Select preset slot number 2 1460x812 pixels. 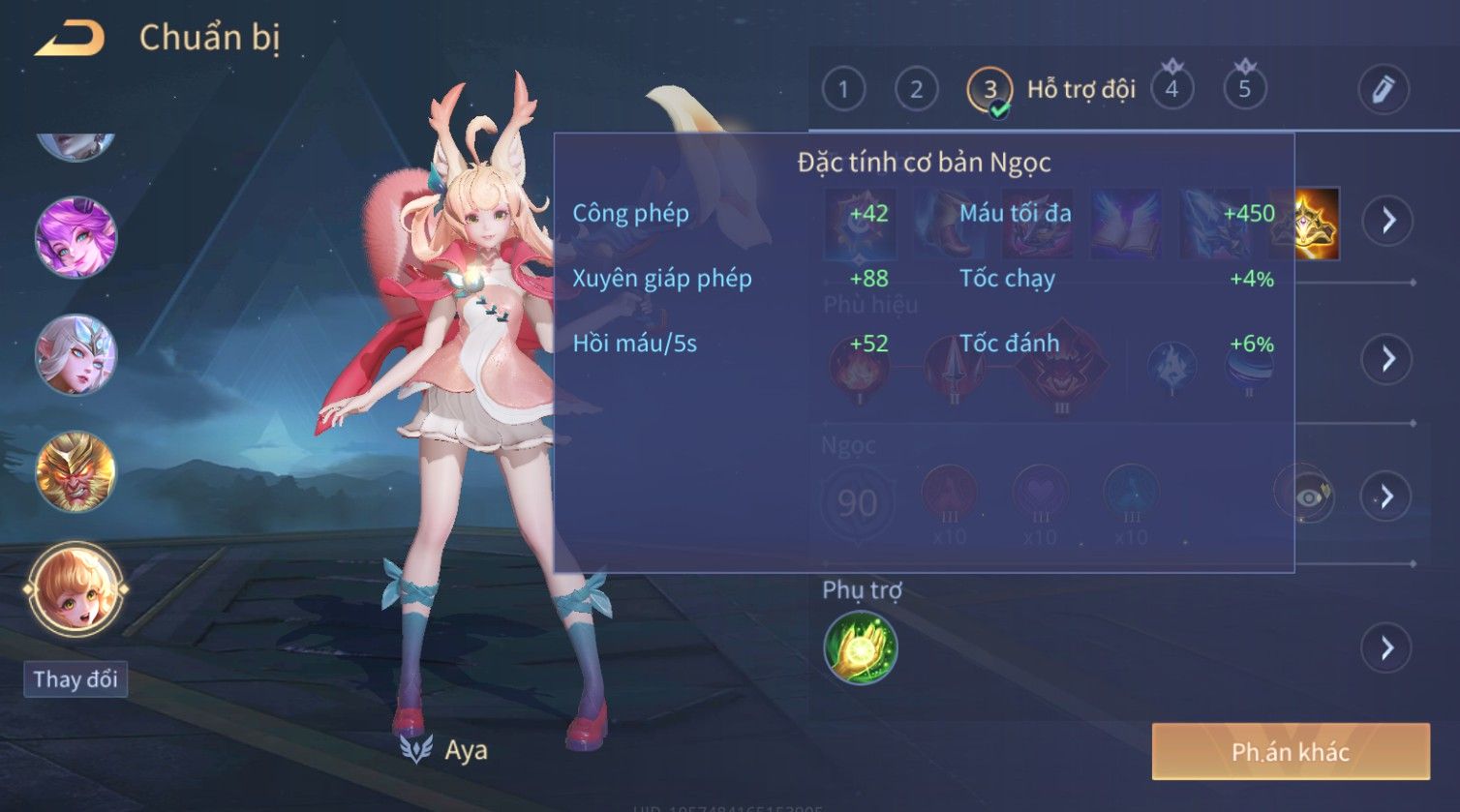(916, 90)
